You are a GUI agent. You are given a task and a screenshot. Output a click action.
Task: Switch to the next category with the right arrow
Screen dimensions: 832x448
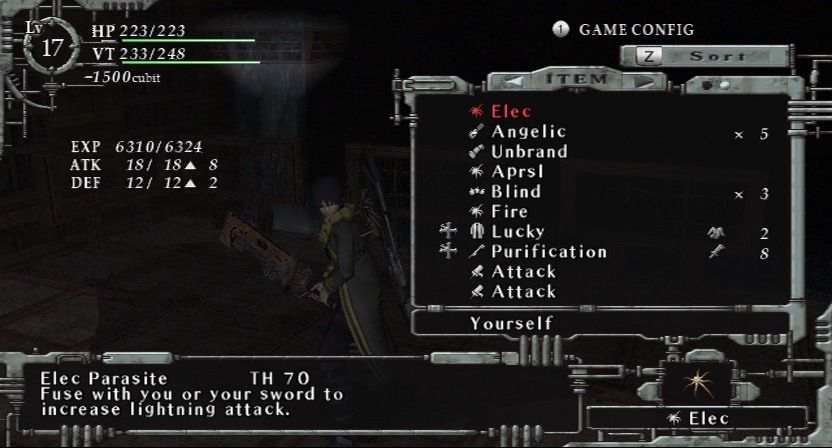pos(644,80)
